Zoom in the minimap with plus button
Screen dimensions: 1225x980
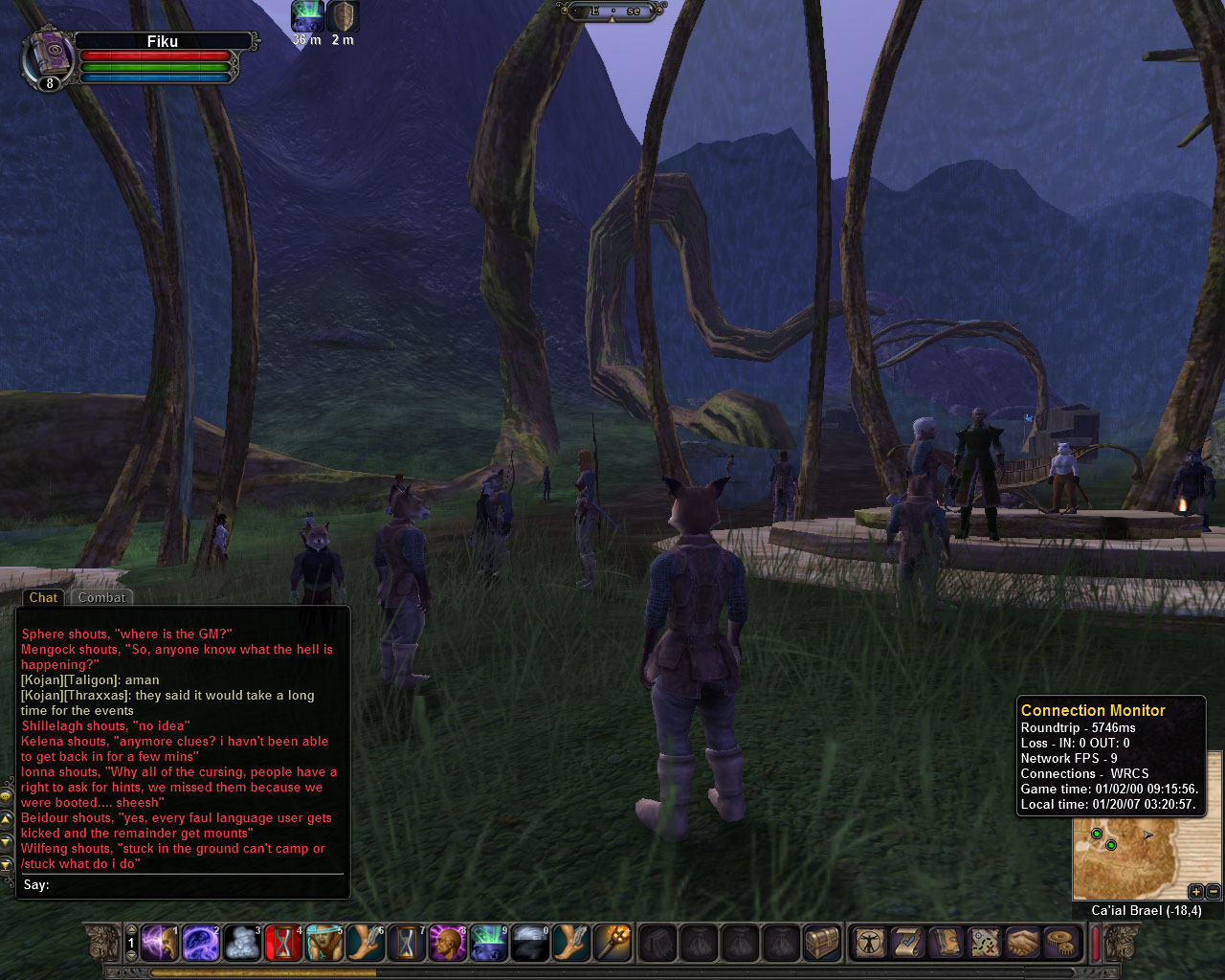1195,892
